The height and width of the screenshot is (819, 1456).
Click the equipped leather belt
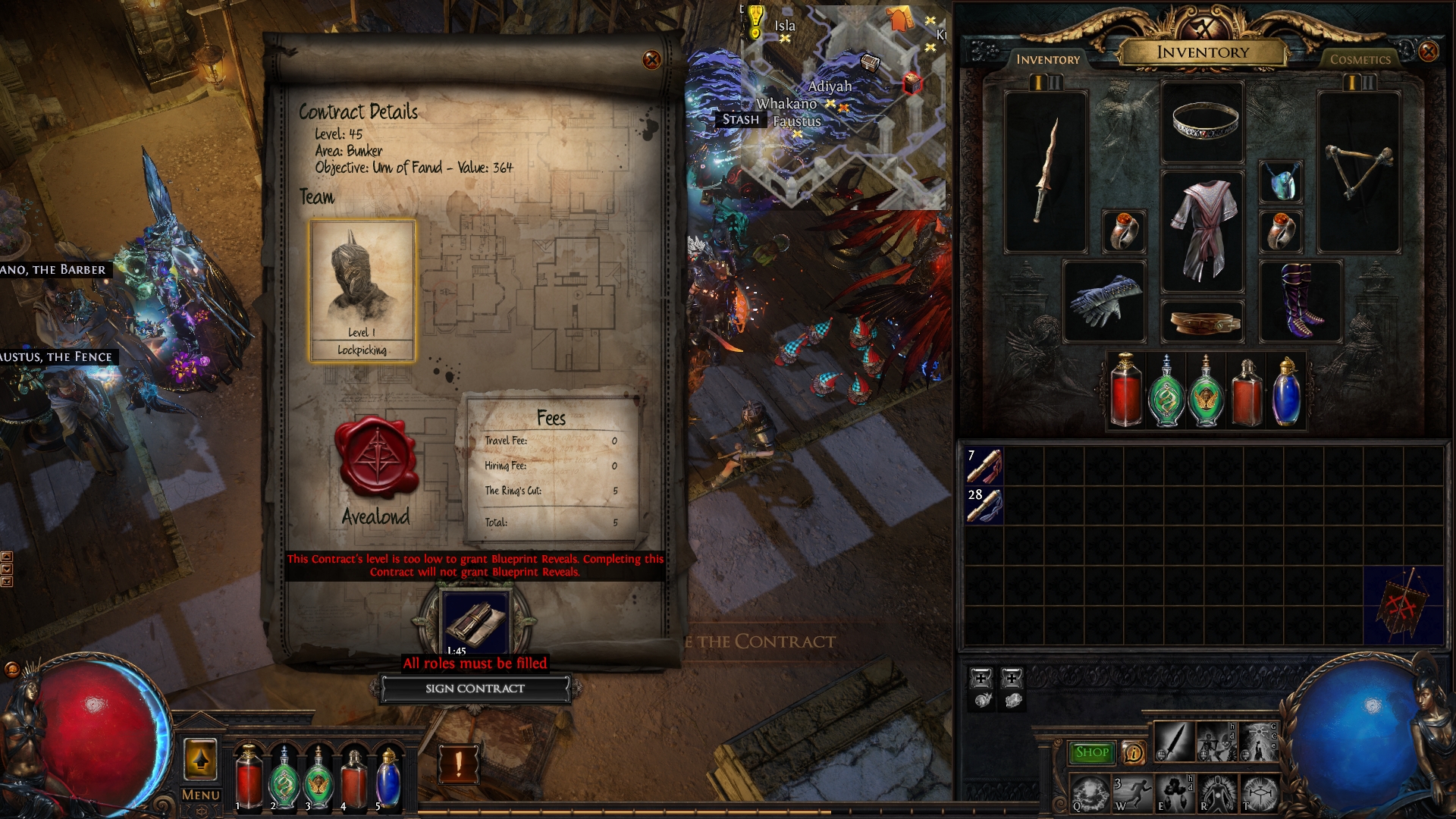1203,322
